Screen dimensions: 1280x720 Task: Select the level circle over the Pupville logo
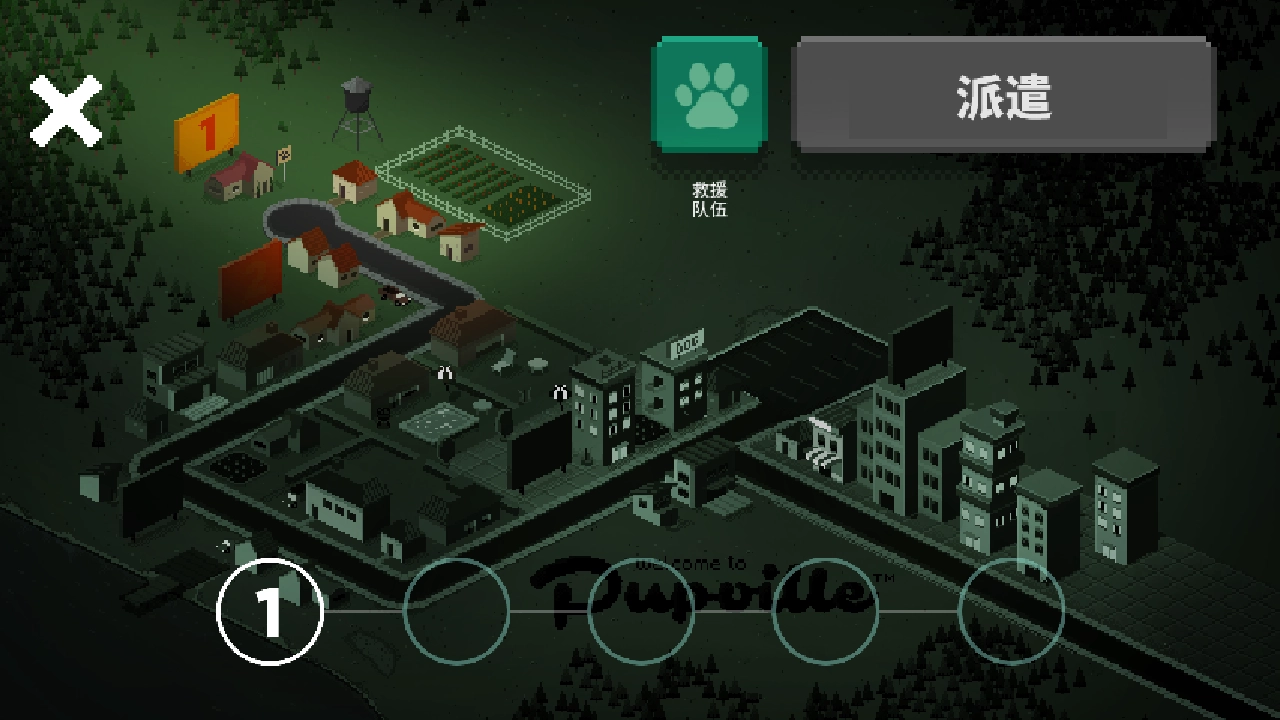(641, 610)
